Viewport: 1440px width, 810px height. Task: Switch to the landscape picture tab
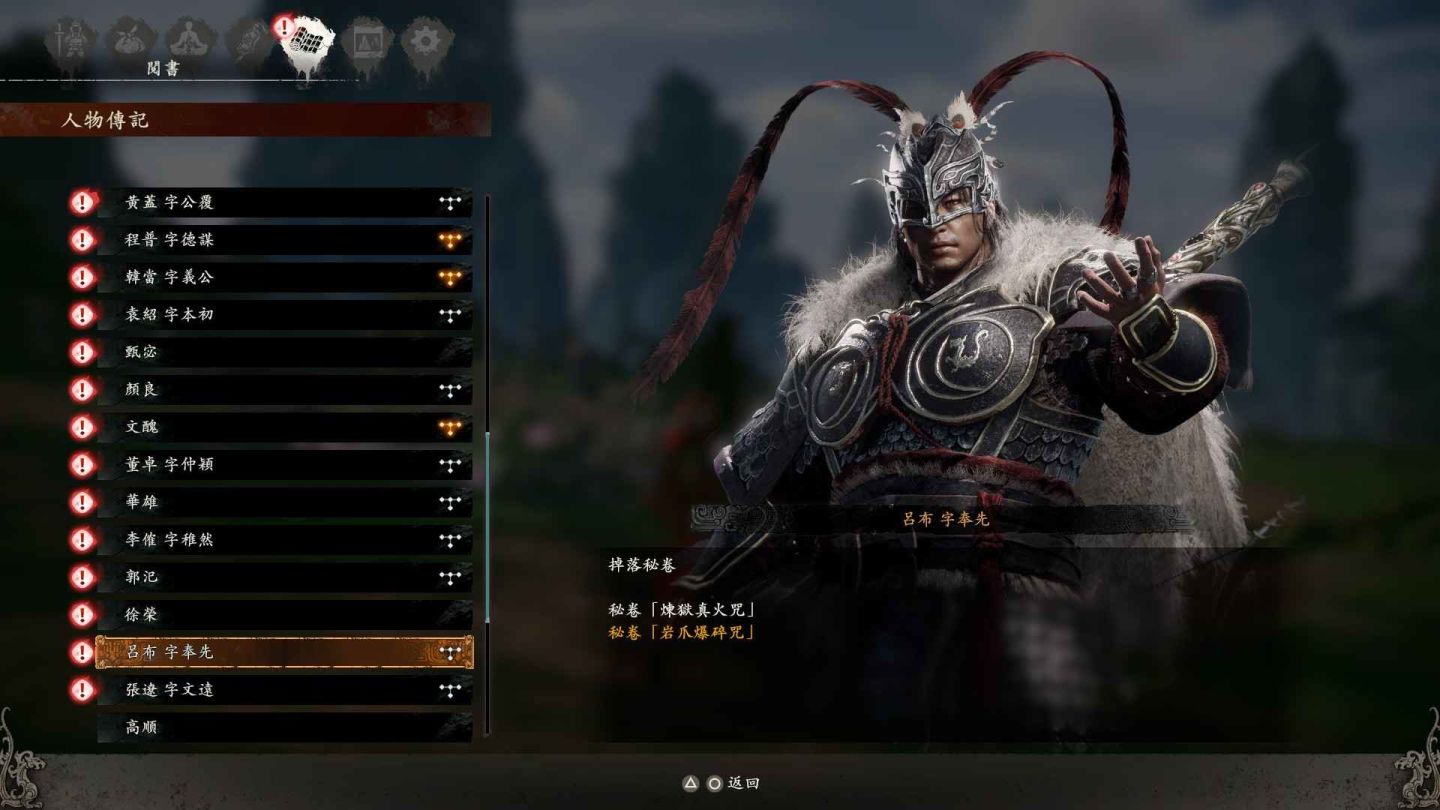pyautogui.click(x=367, y=41)
